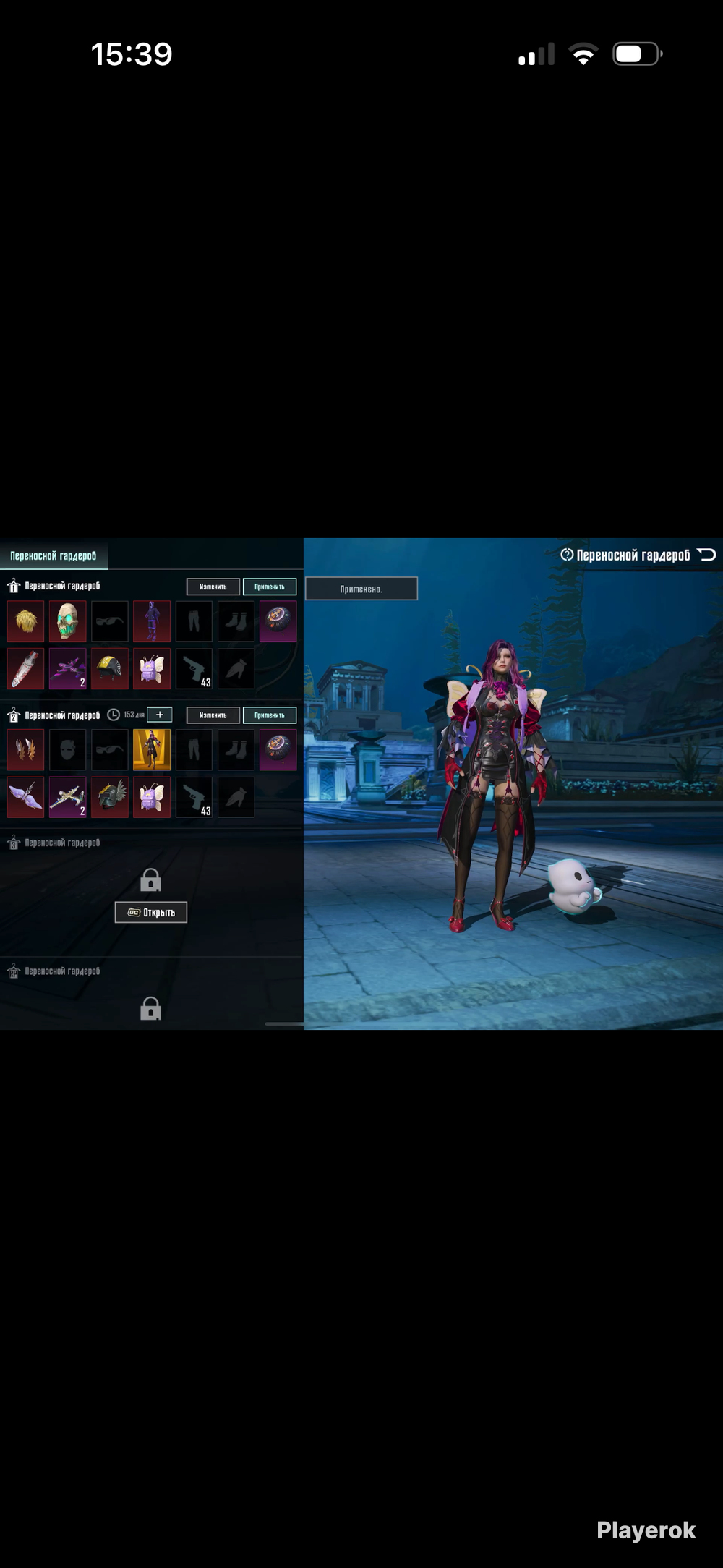This screenshot has height=1568, width=723.
Task: Choose the feathered hair ornament slot
Action: click(x=26, y=749)
